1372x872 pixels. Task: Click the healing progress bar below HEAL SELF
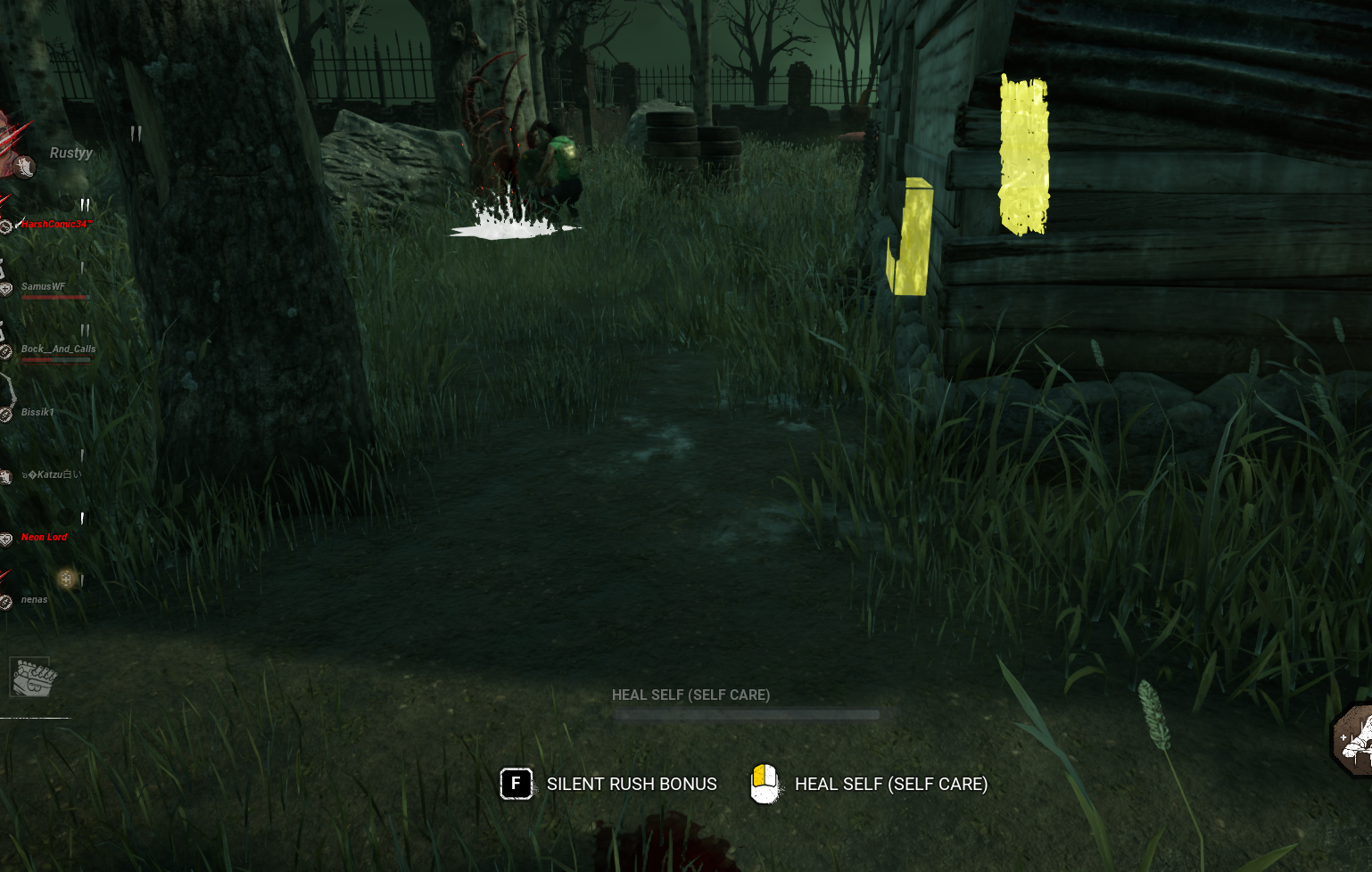(x=746, y=713)
